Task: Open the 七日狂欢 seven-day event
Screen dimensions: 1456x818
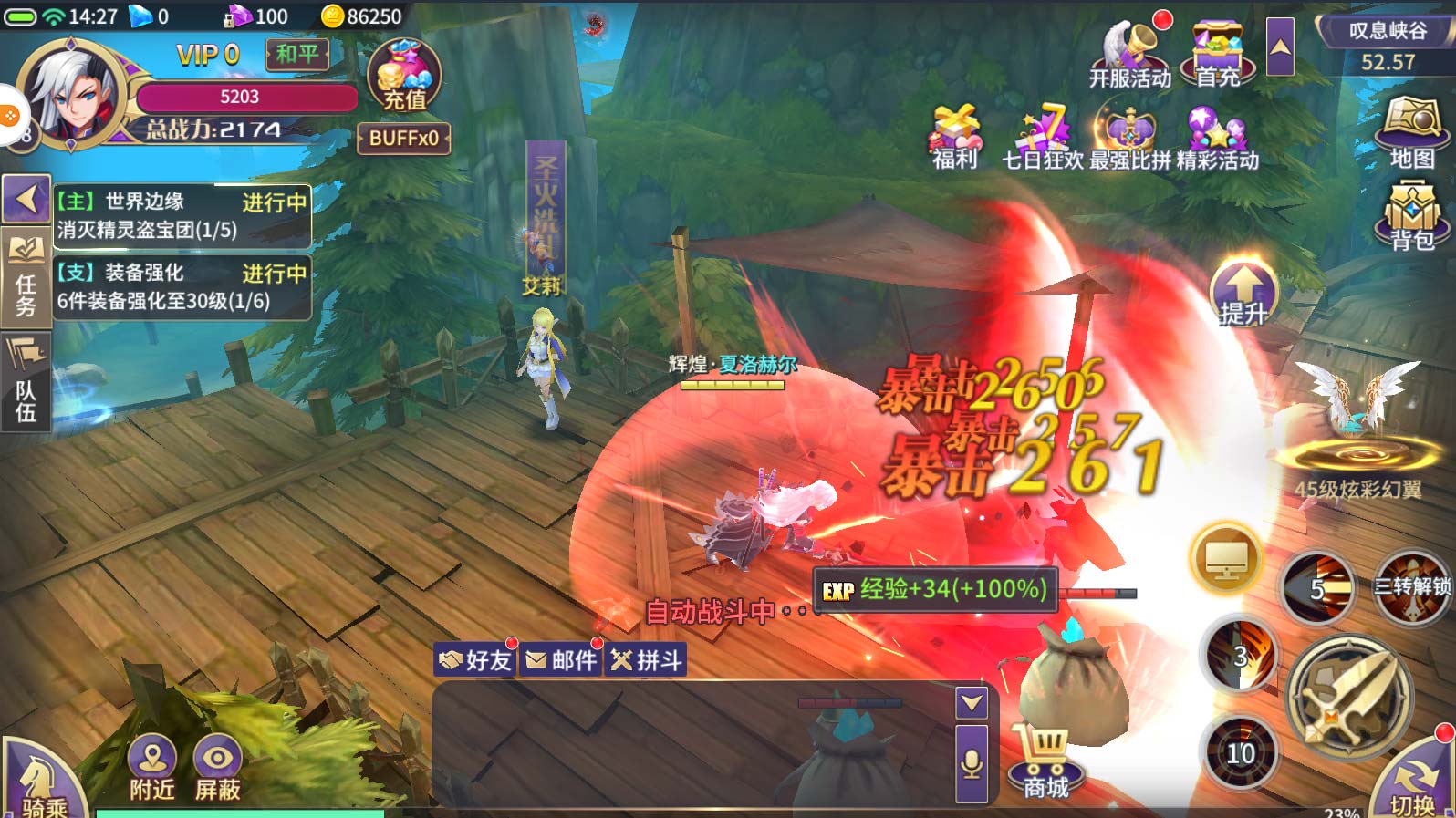Action: coord(1042,137)
